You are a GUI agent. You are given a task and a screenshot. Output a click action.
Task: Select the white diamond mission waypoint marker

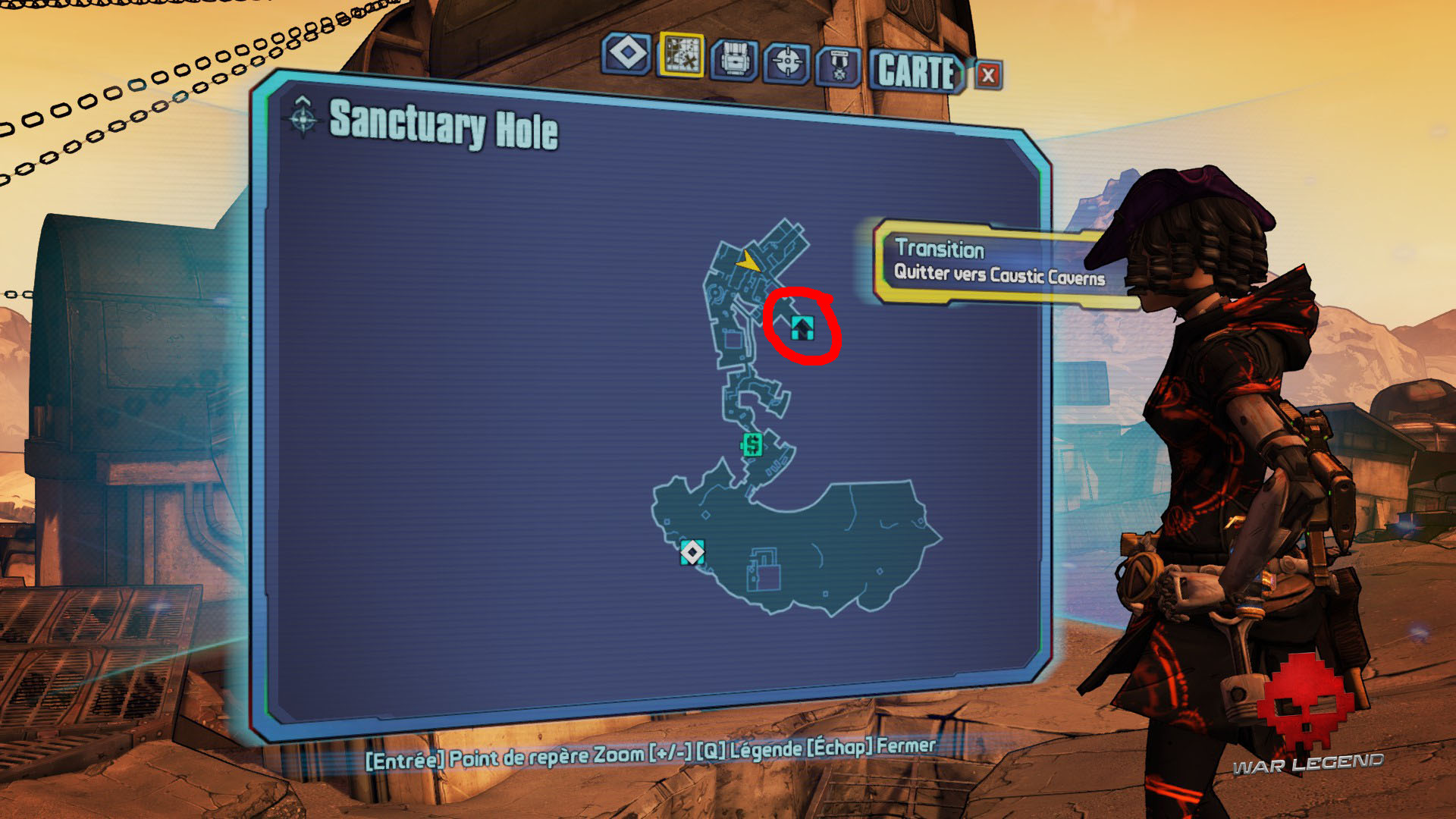pos(692,552)
